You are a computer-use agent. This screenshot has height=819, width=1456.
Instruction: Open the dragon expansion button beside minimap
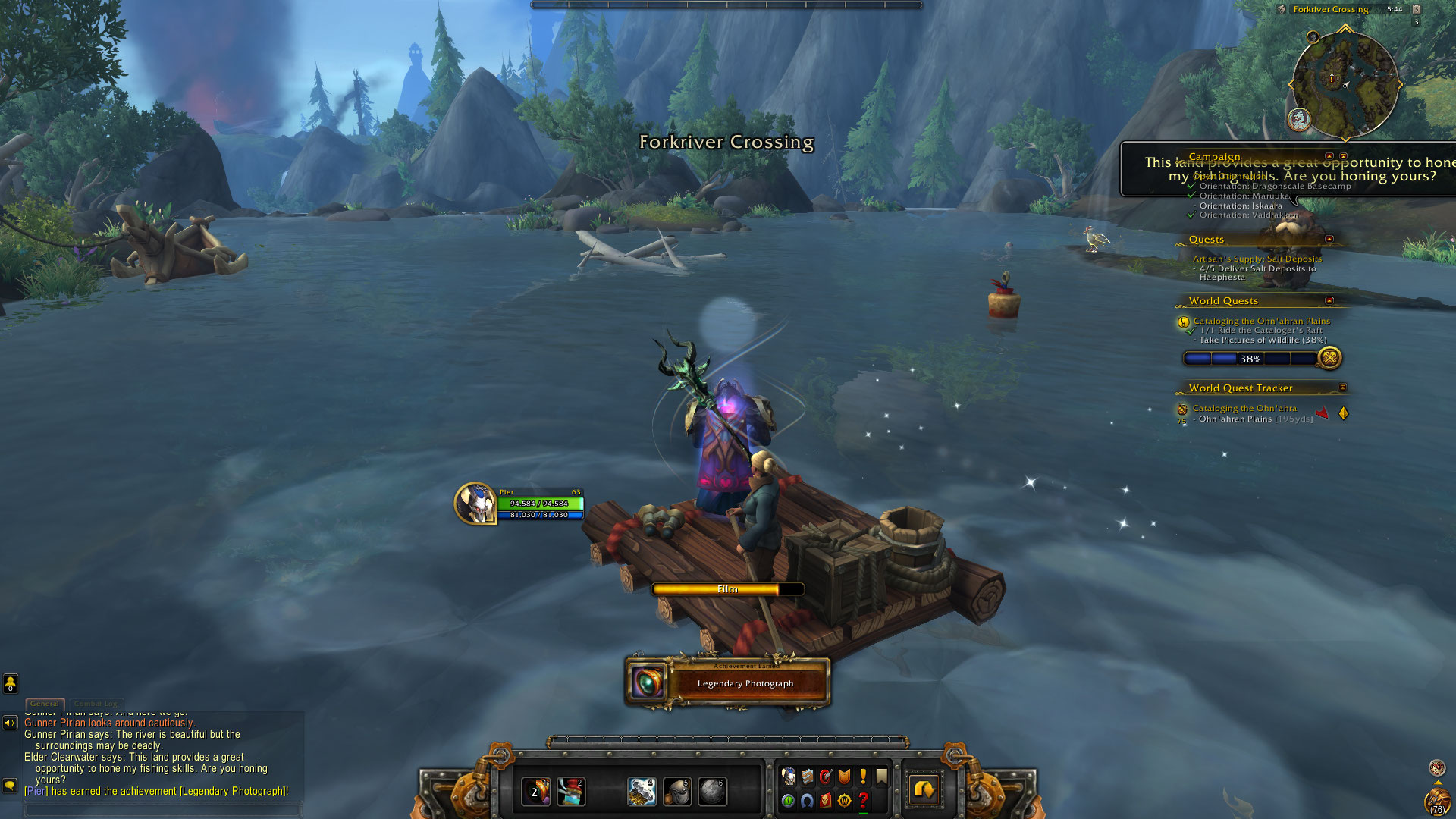[x=1299, y=119]
